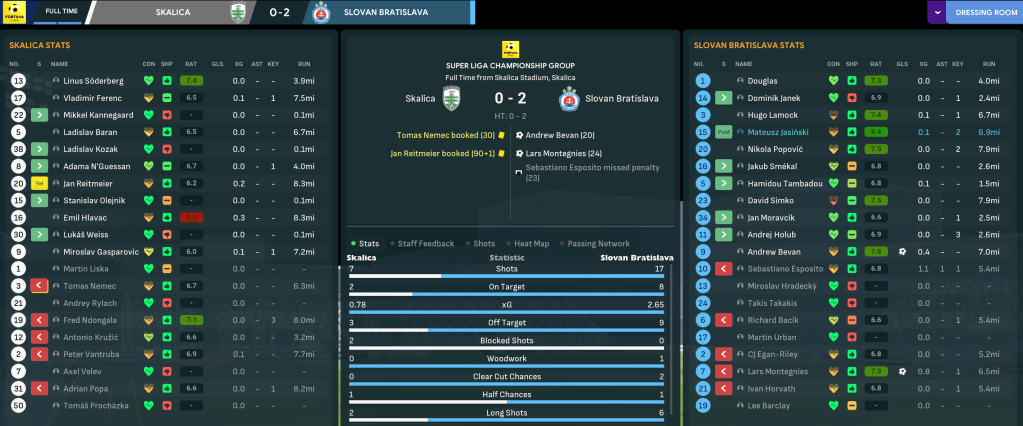Screen dimensions: 1023x426
Task: Open Emil Hlavac's player row
Action: [x=84, y=217]
